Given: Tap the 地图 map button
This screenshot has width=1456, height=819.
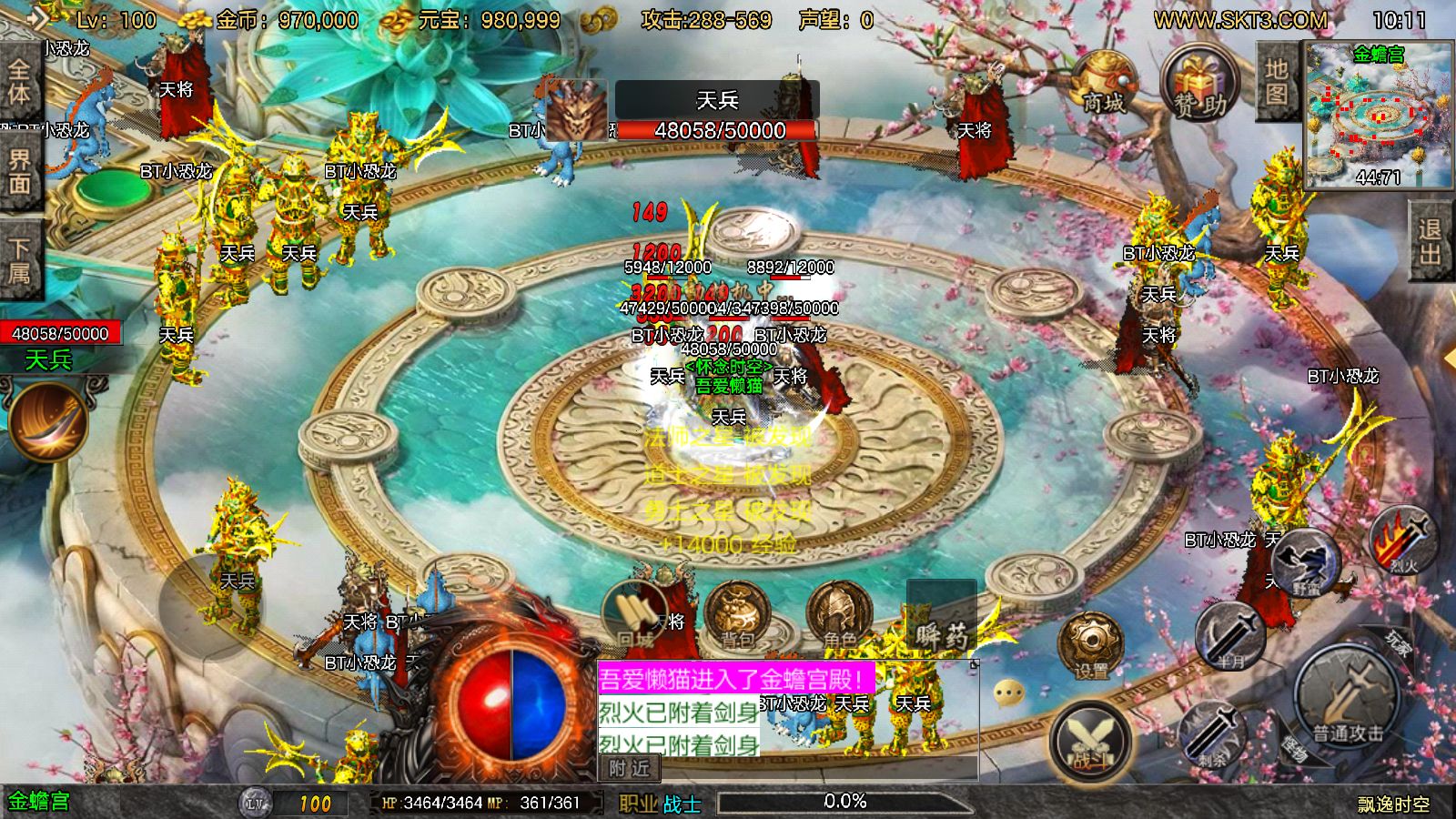Looking at the screenshot, I should click(x=1276, y=82).
